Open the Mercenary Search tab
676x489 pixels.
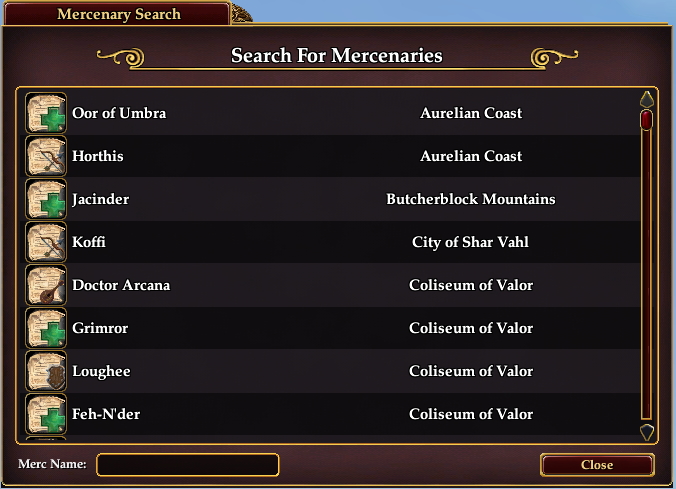[x=119, y=14]
